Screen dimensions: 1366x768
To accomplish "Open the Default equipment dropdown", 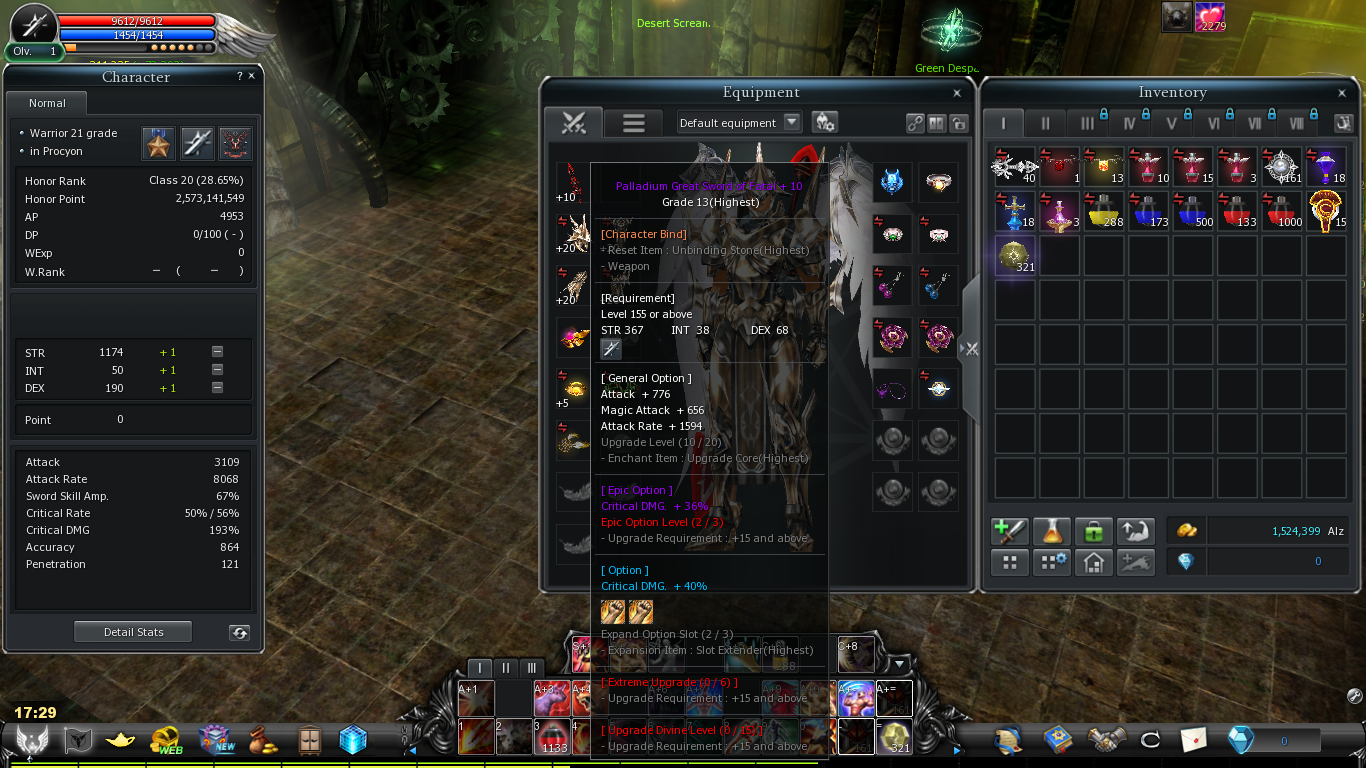I will click(792, 122).
